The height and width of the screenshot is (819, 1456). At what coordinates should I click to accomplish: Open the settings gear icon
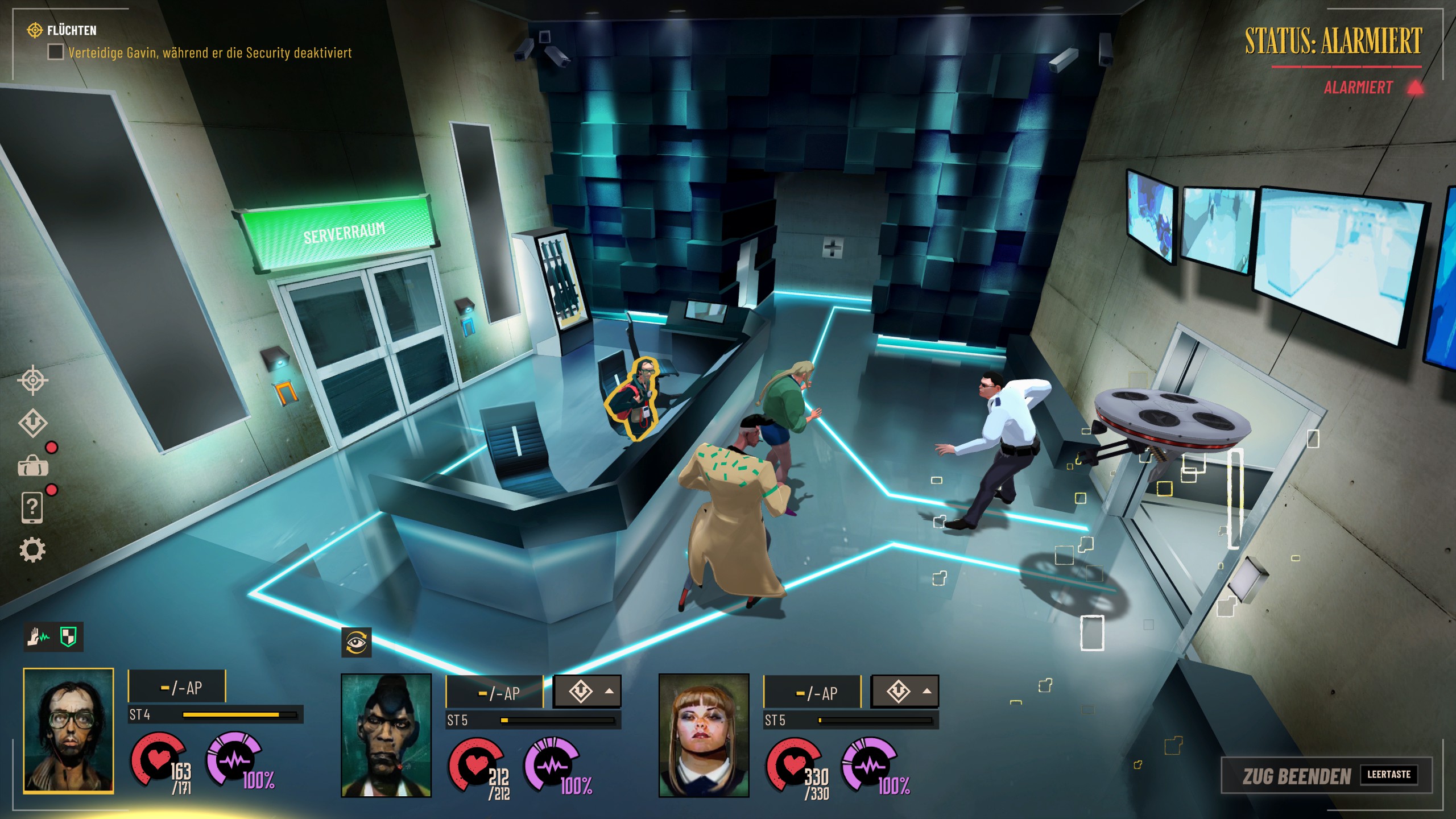pyautogui.click(x=32, y=550)
